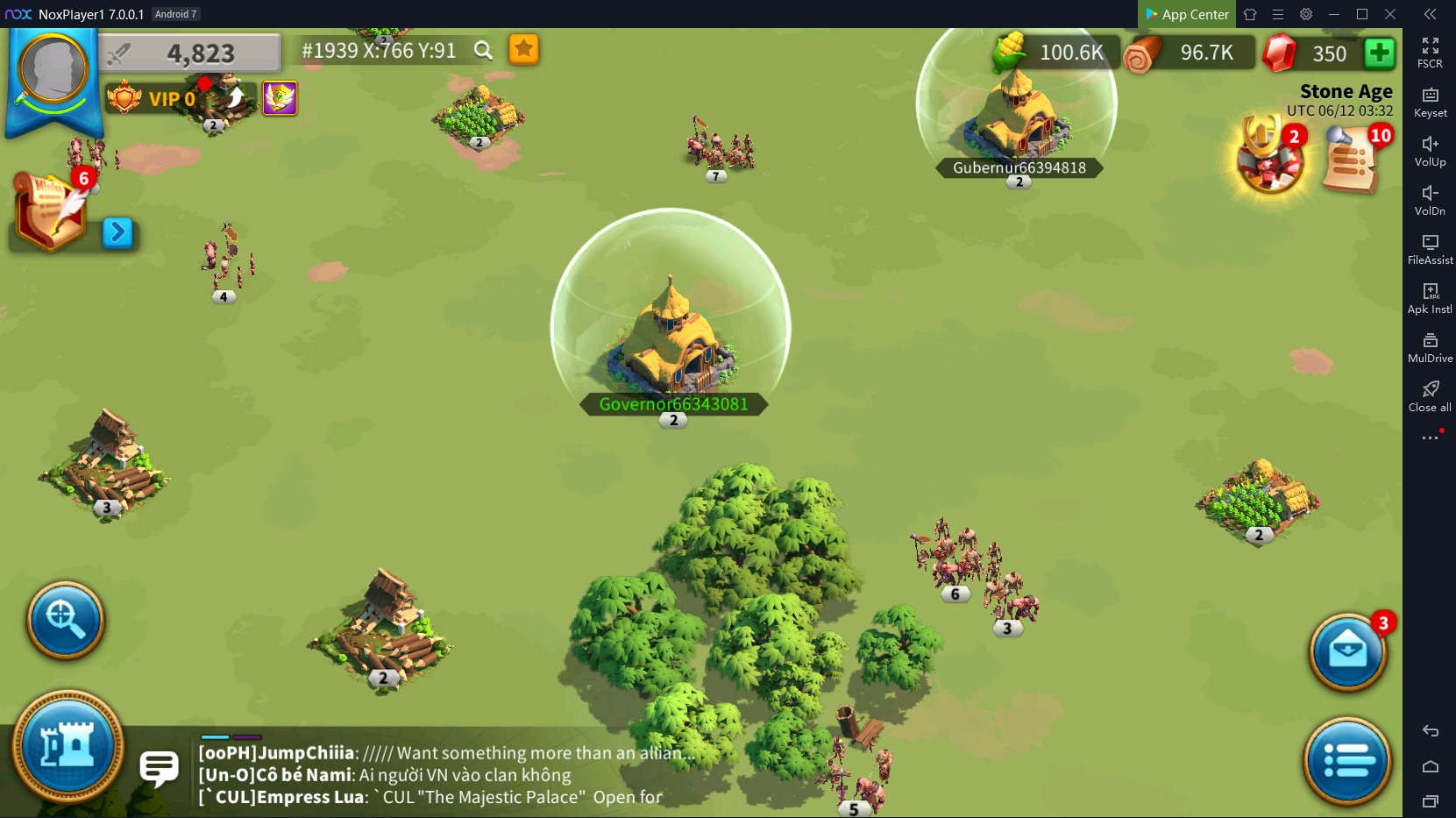The image size is (1456, 818).
Task: Expand the blue arrow quest tracker
Action: [x=117, y=233]
